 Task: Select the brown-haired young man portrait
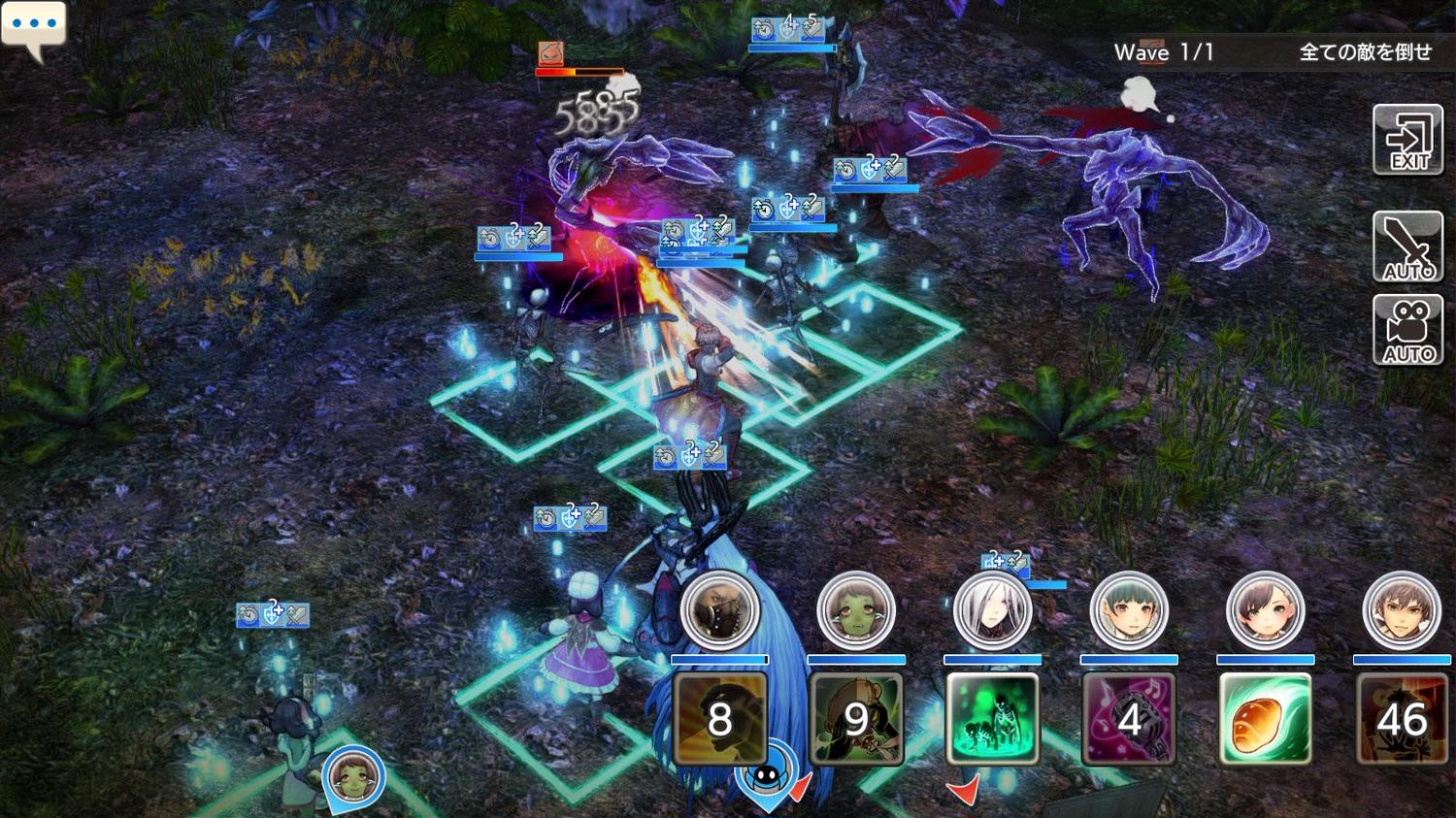[x=1402, y=611]
